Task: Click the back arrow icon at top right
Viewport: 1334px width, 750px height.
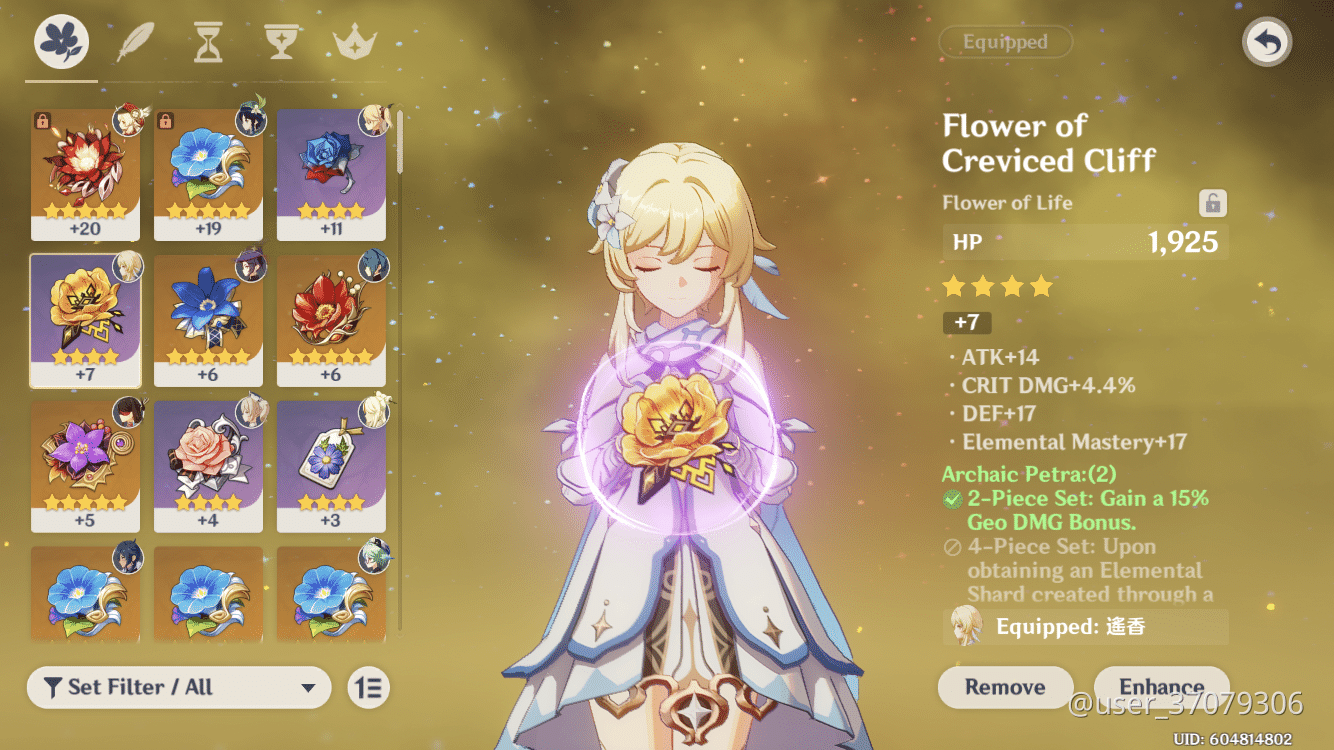Action: [x=1266, y=42]
